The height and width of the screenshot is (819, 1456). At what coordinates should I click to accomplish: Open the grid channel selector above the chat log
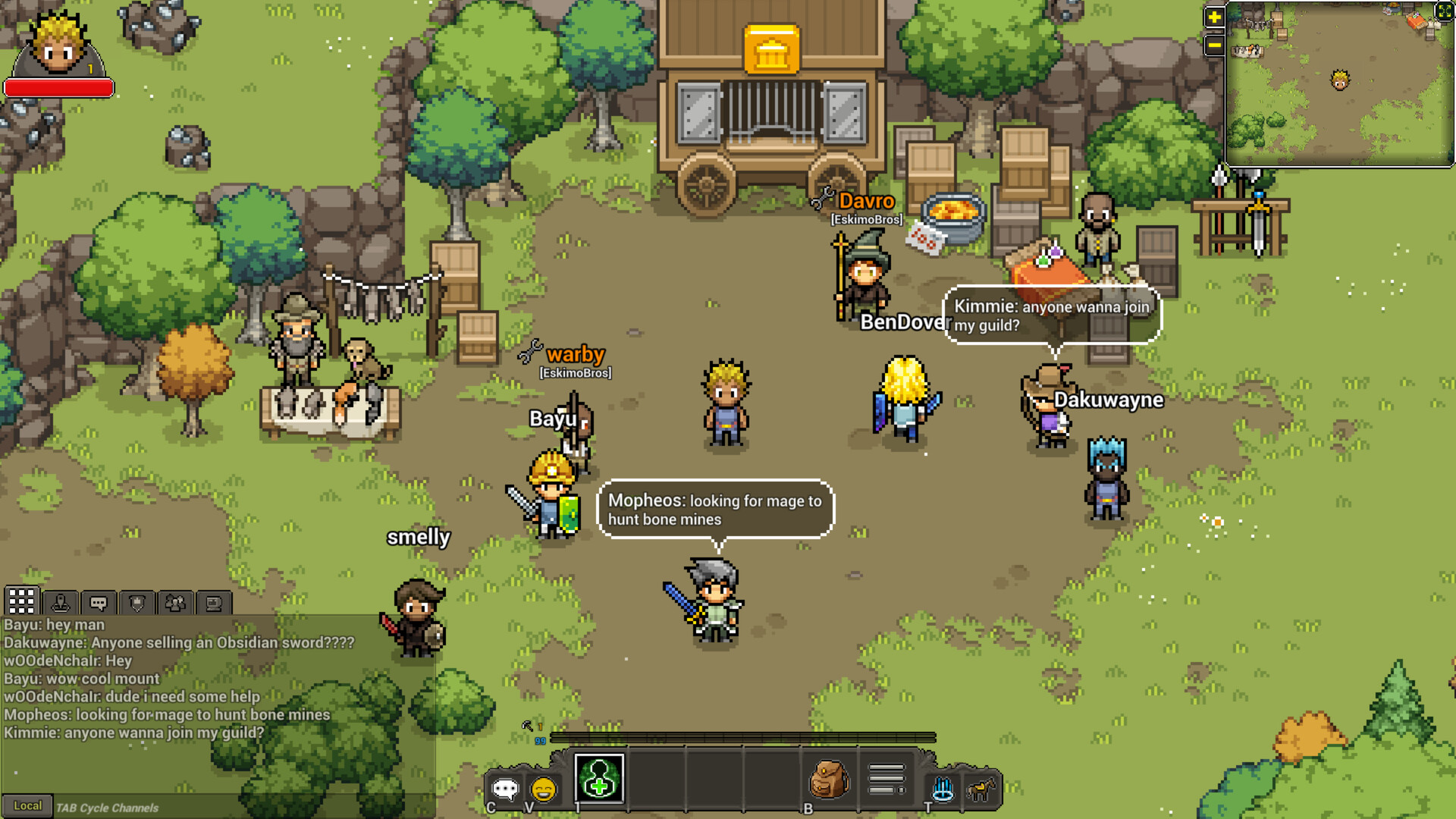tap(21, 601)
